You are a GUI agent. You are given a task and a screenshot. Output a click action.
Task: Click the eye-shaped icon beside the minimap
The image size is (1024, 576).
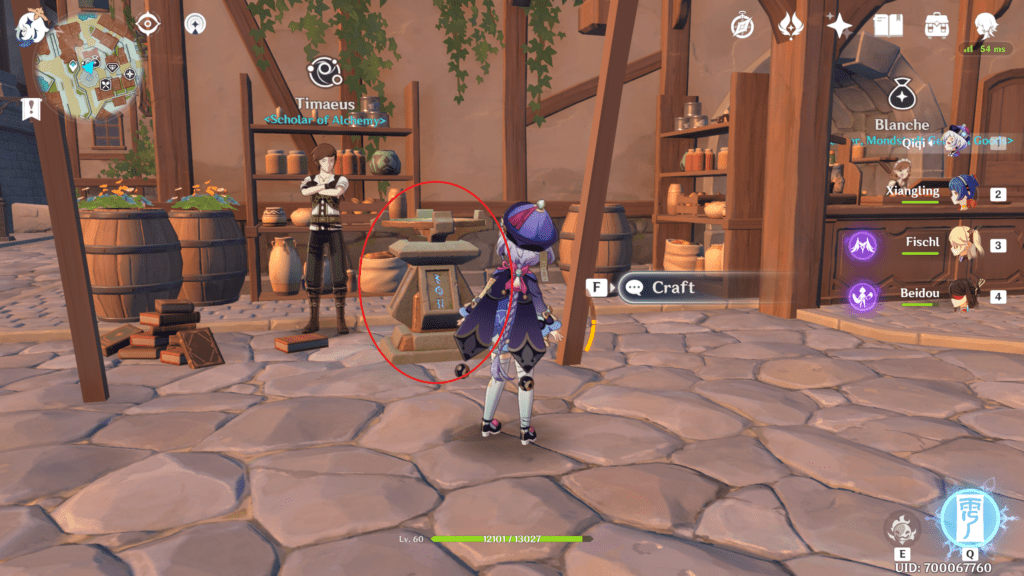tap(148, 23)
